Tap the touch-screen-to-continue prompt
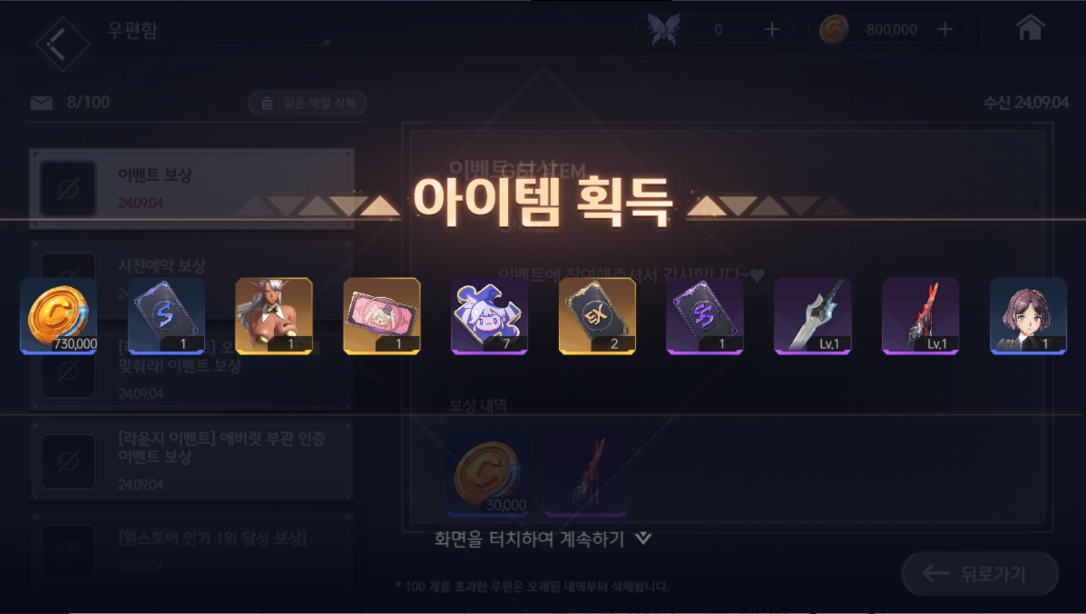Viewport: 1086px width, 614px height. point(542,539)
